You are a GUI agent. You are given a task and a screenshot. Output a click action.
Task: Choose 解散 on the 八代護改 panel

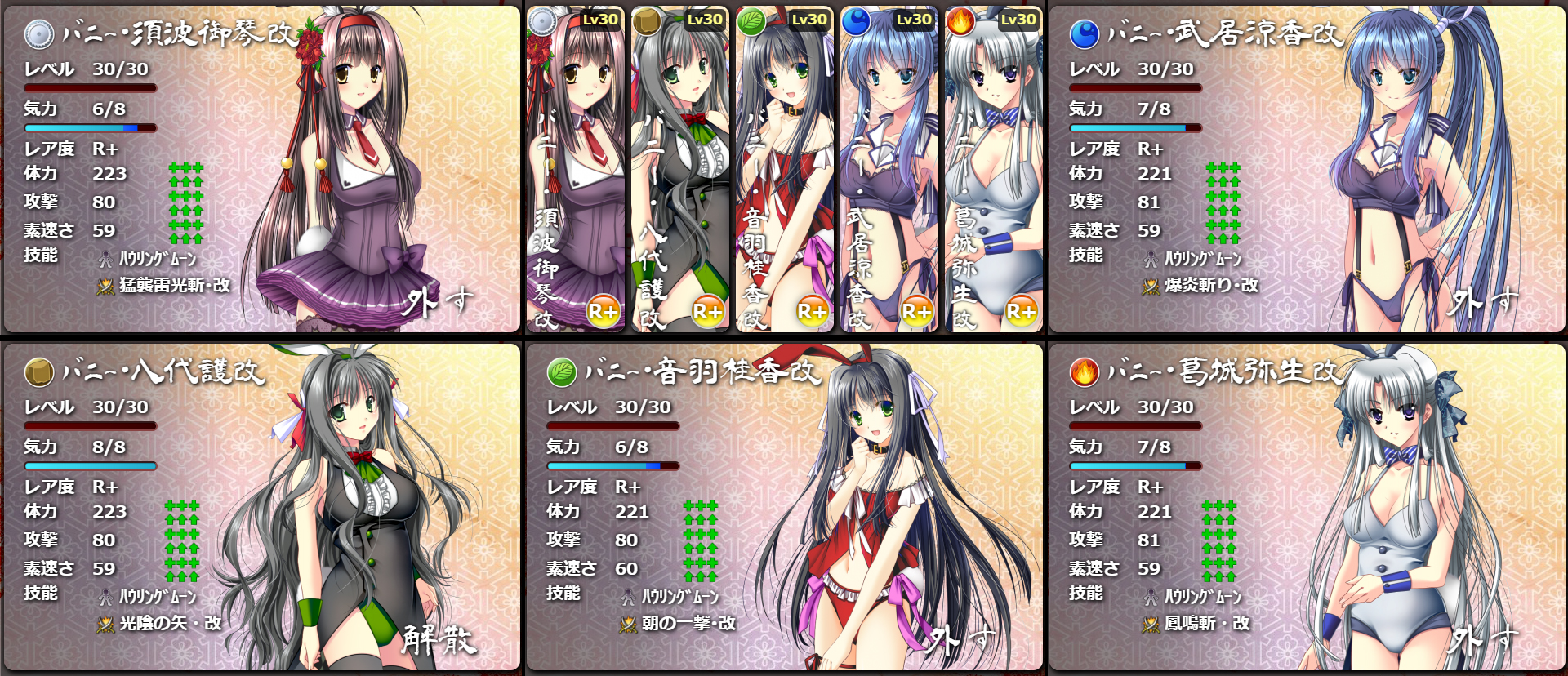(439, 640)
